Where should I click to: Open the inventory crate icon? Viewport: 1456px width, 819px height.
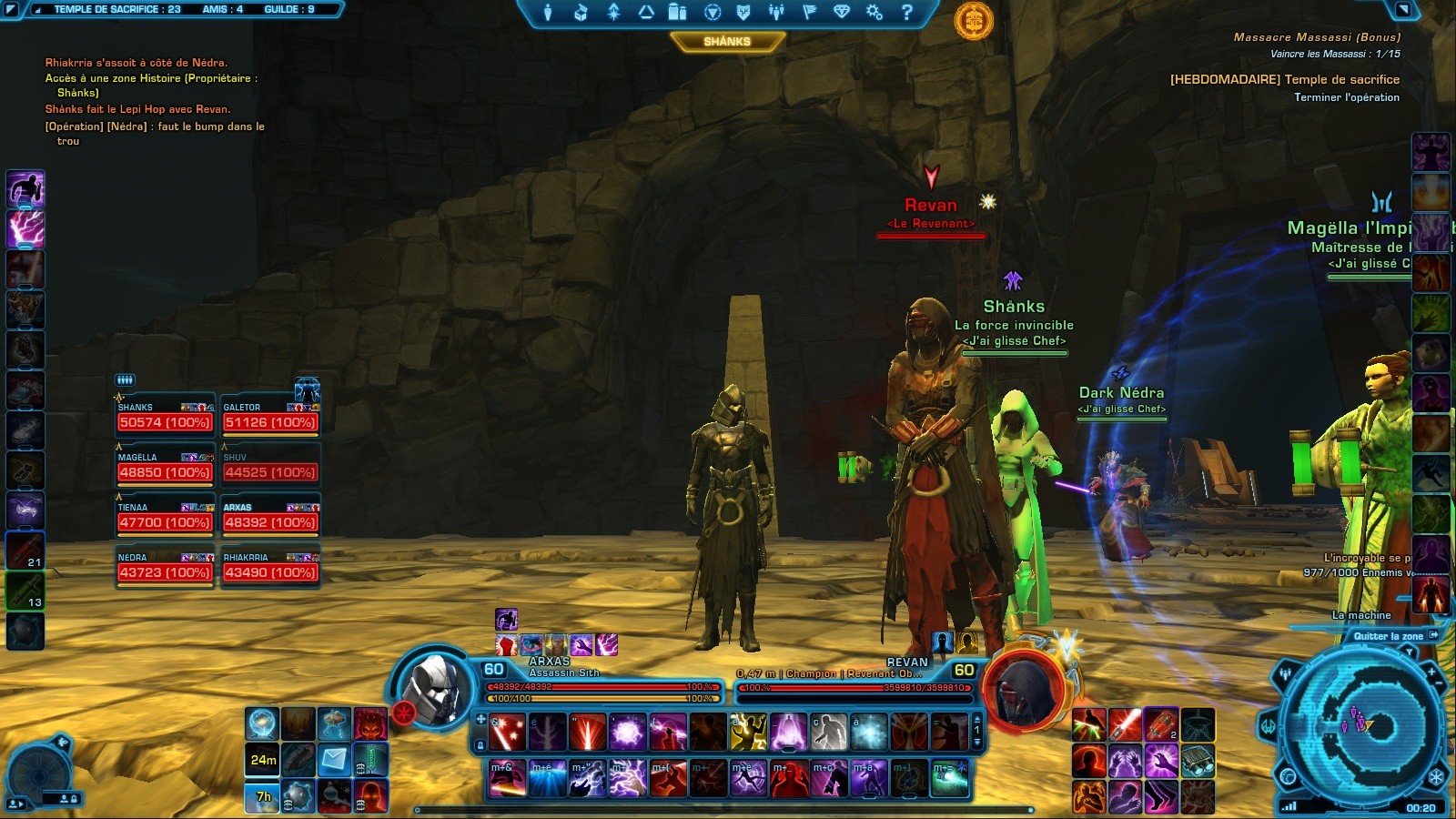pos(580,12)
